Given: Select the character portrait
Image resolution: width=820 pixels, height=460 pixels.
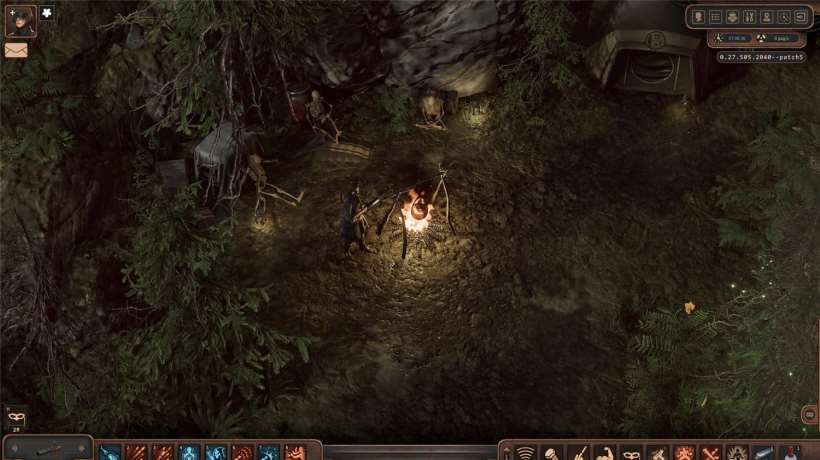Looking at the screenshot, I should coord(20,20).
